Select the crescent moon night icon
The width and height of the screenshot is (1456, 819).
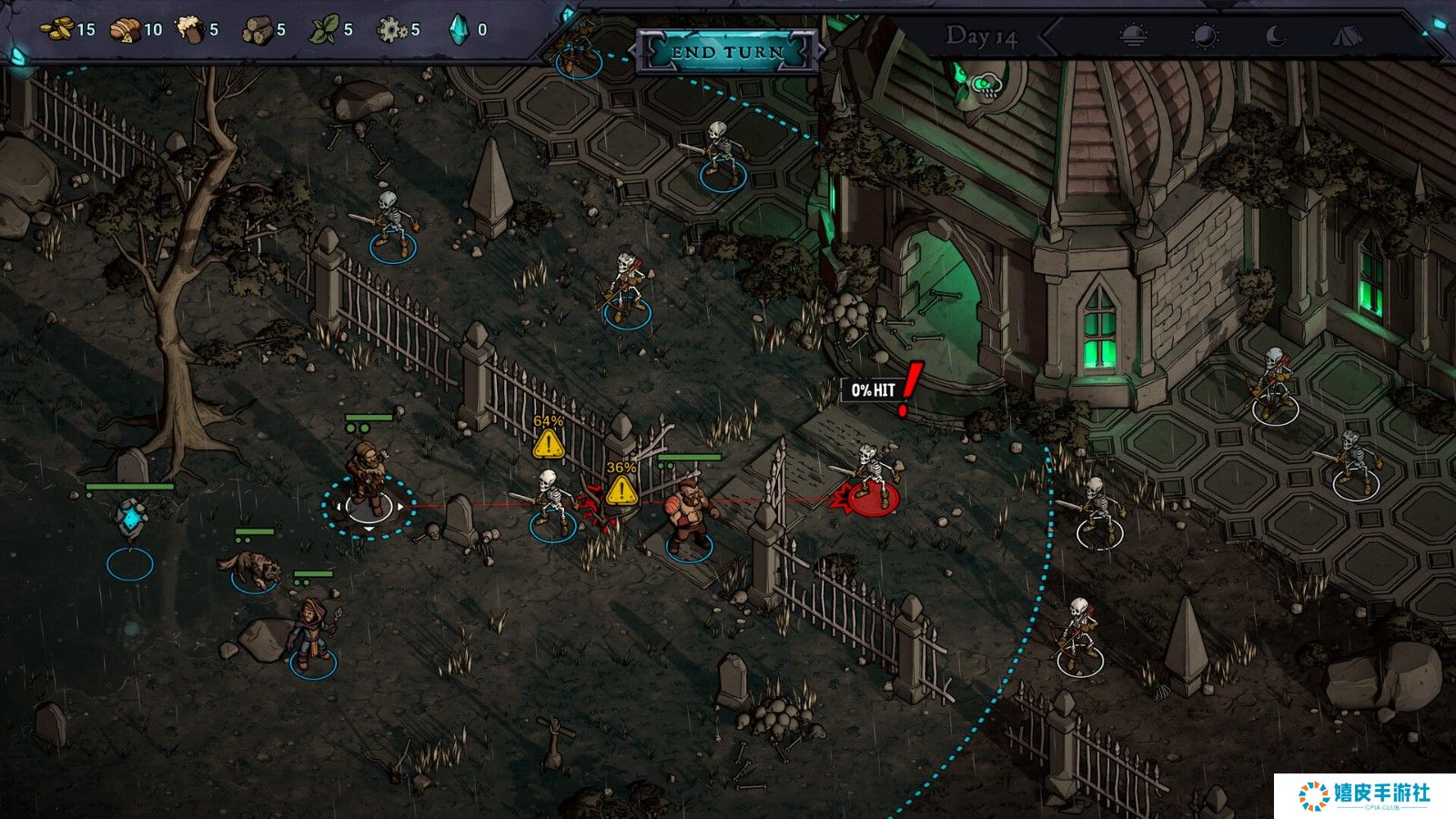click(1277, 36)
